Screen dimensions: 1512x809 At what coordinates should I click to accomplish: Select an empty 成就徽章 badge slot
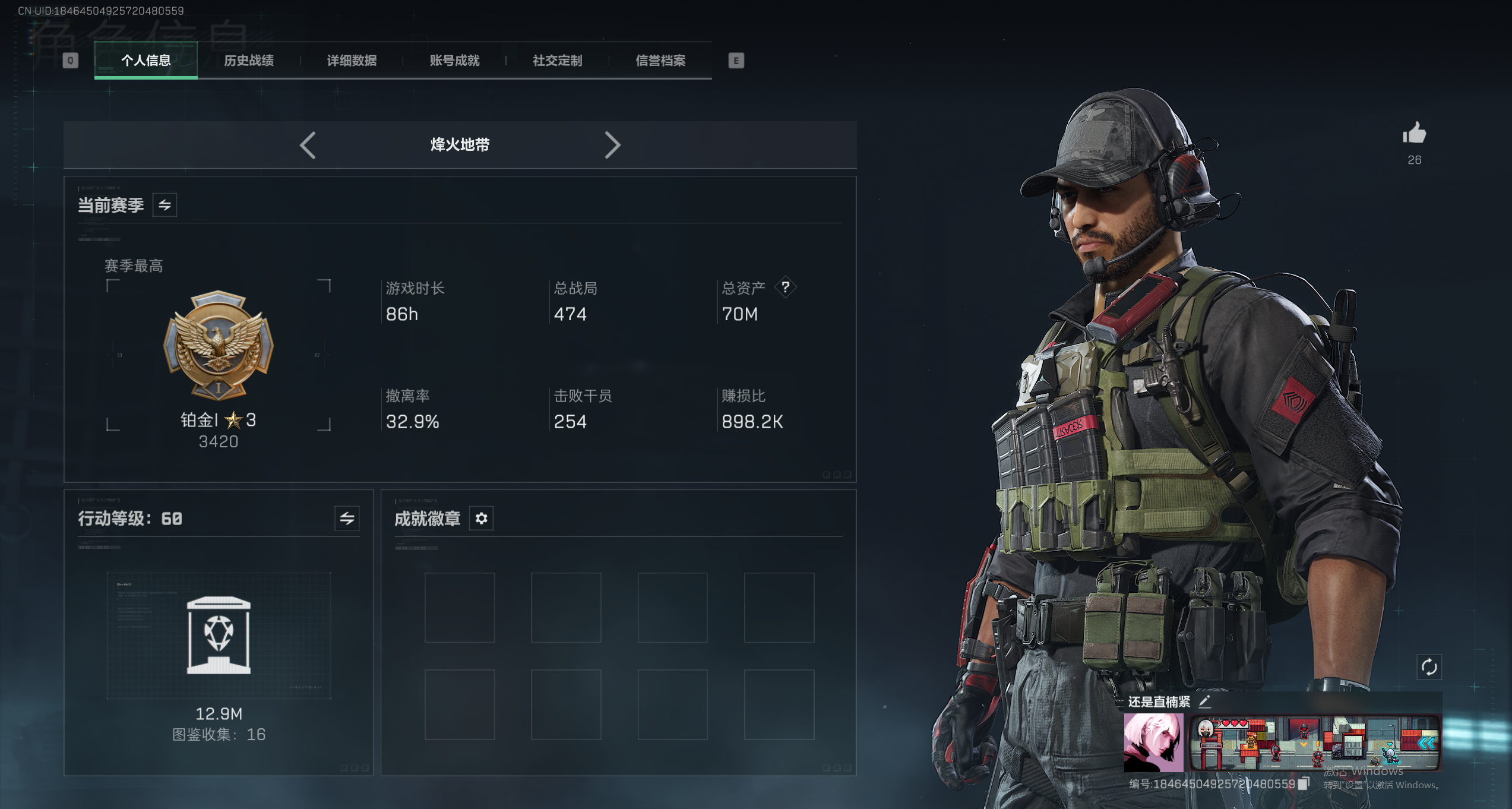(x=460, y=607)
